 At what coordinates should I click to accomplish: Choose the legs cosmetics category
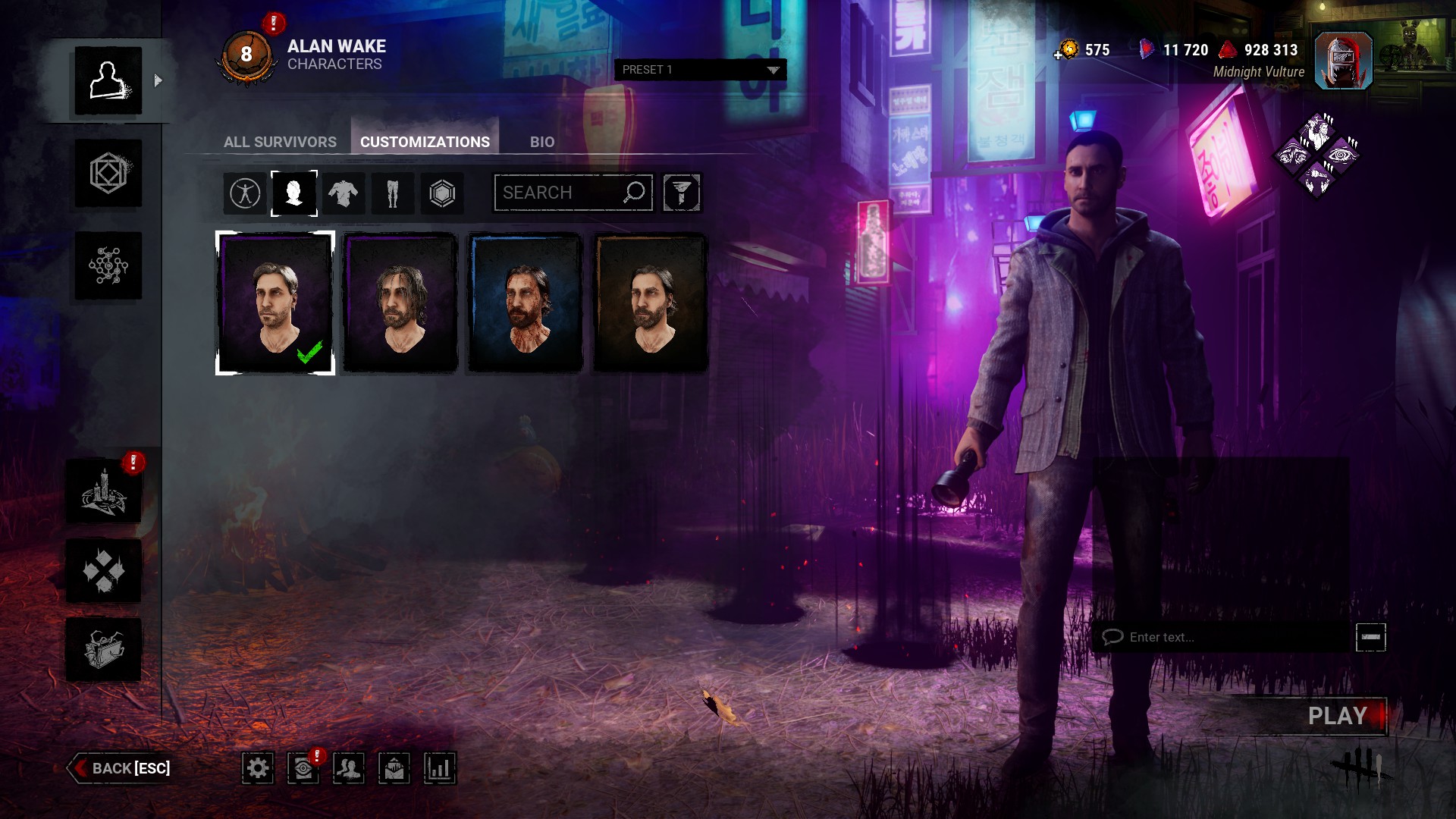click(392, 193)
